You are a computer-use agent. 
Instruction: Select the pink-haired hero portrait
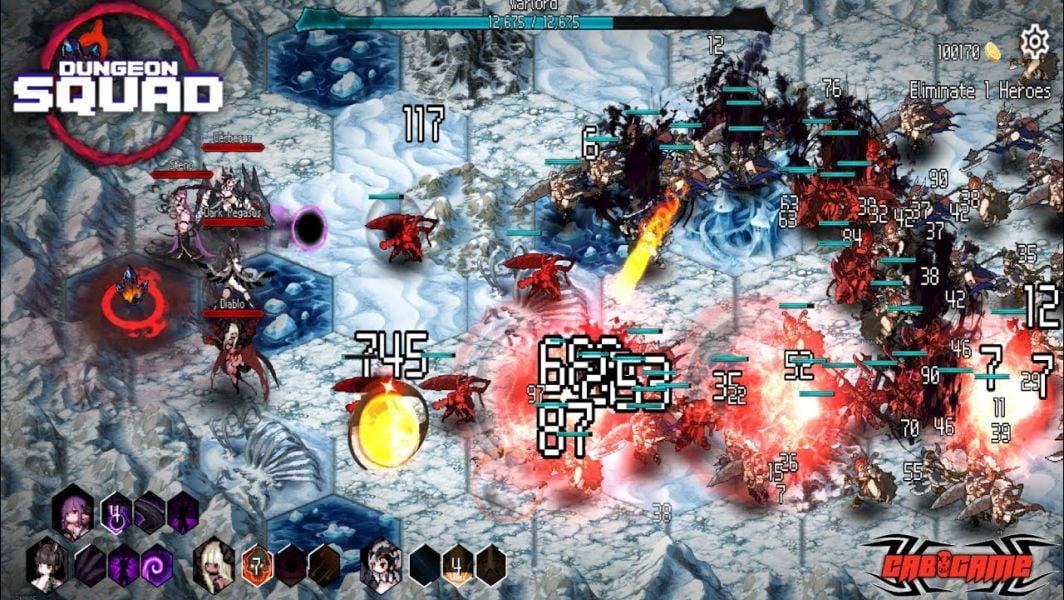click(75, 510)
